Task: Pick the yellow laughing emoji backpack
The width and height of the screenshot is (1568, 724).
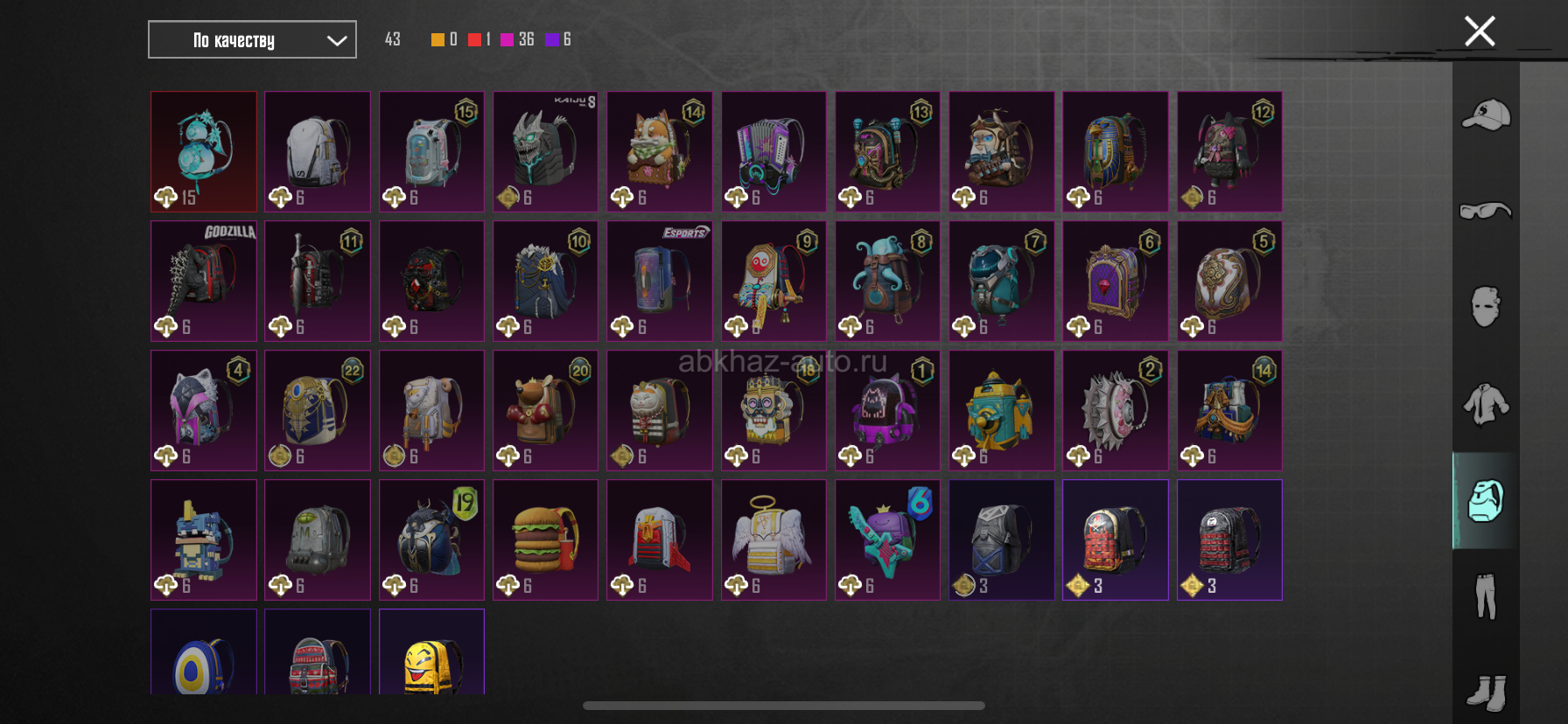Action: (x=431, y=654)
